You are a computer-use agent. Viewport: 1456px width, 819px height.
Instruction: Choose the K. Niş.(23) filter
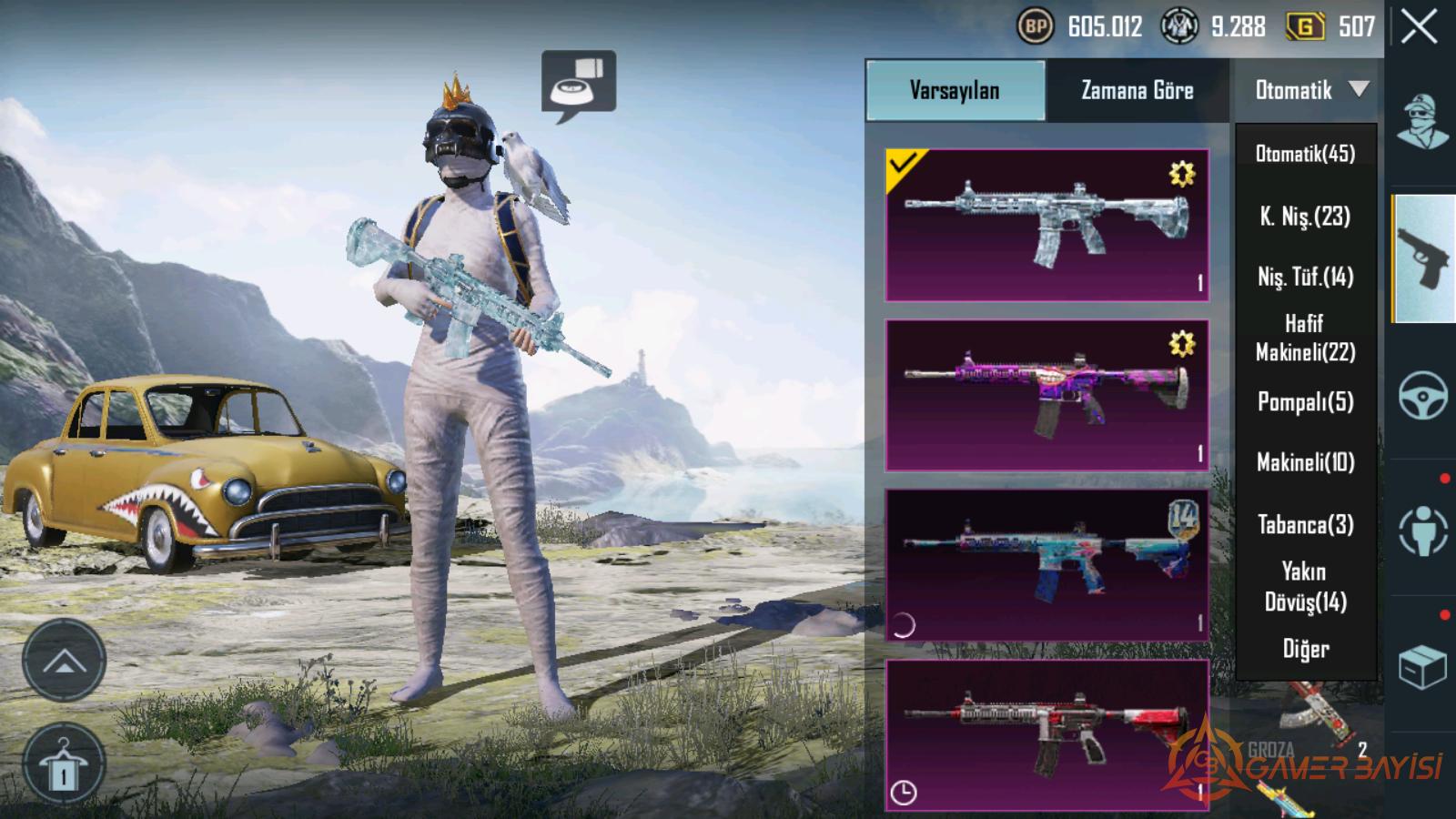(x=1305, y=216)
